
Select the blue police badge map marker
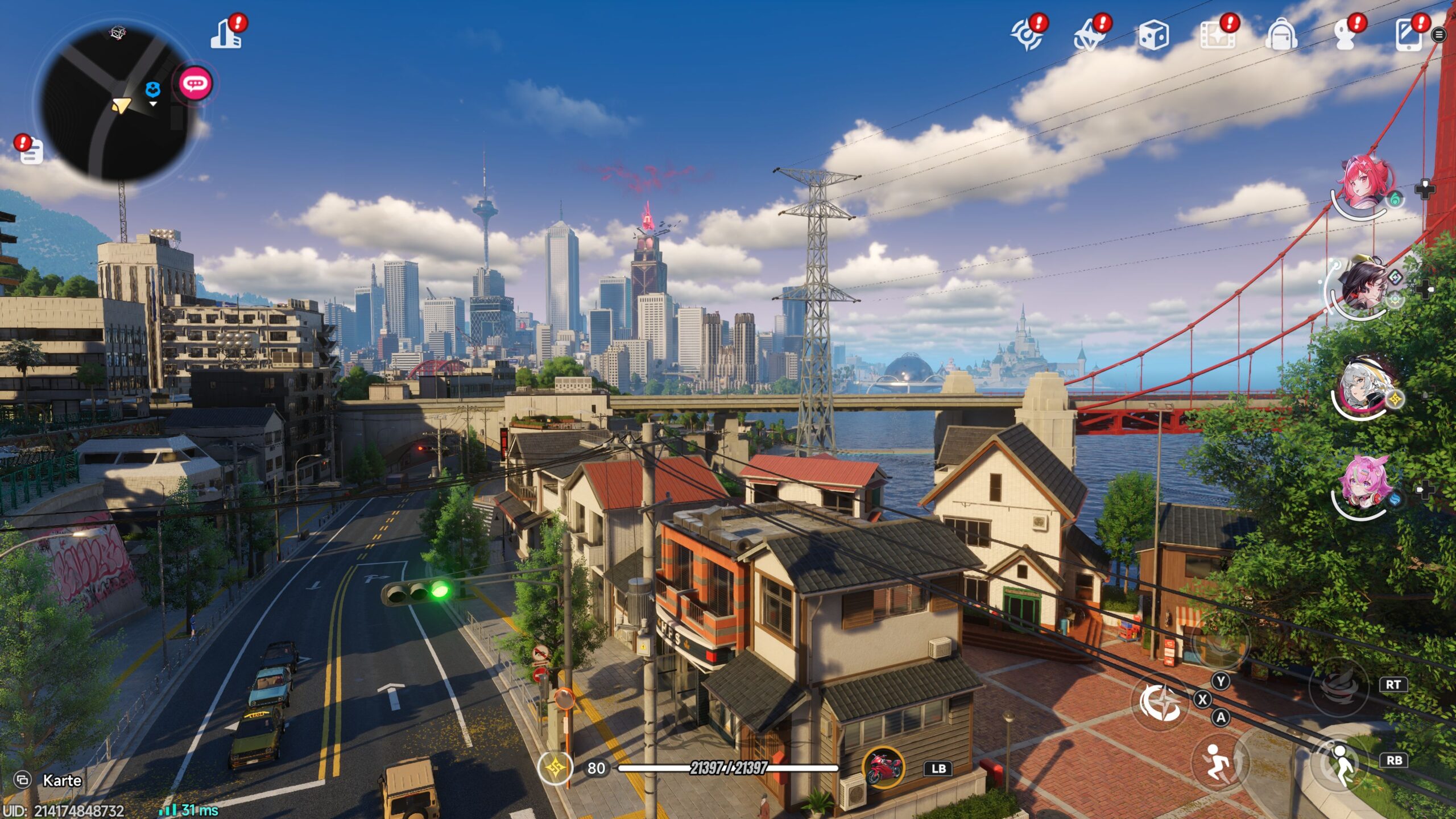[152, 90]
